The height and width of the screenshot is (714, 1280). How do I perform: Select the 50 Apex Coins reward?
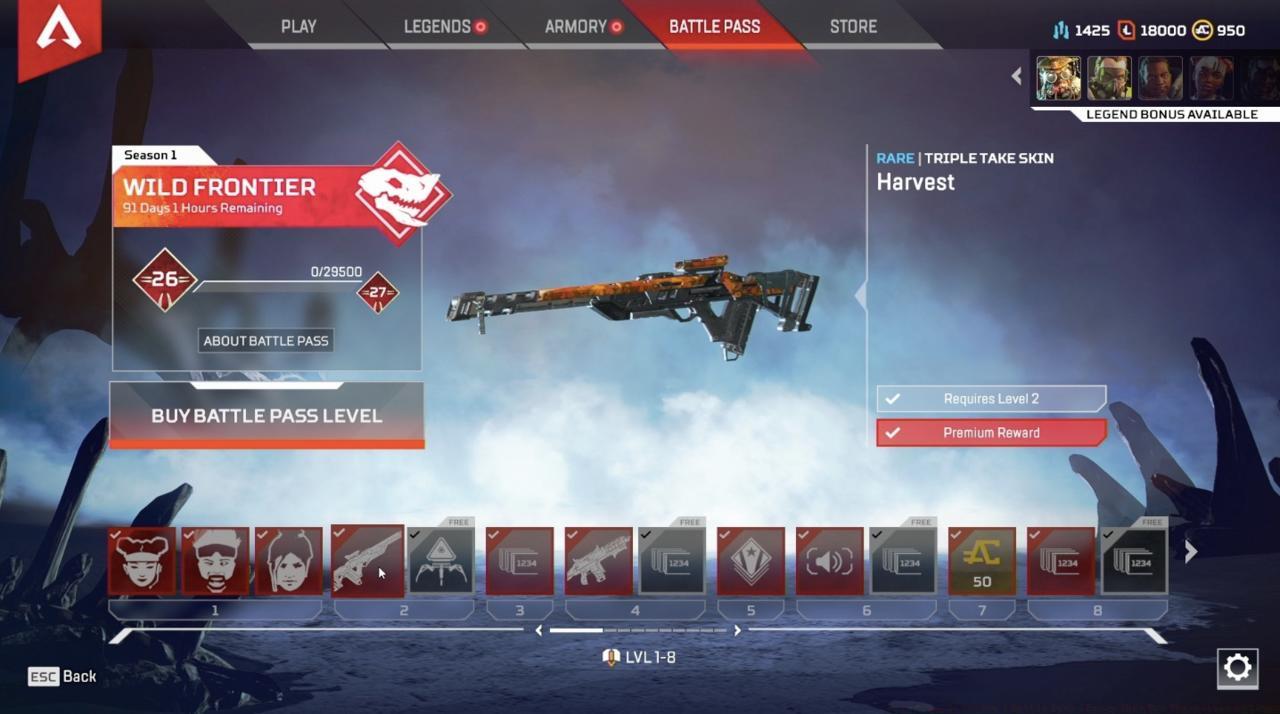point(981,561)
